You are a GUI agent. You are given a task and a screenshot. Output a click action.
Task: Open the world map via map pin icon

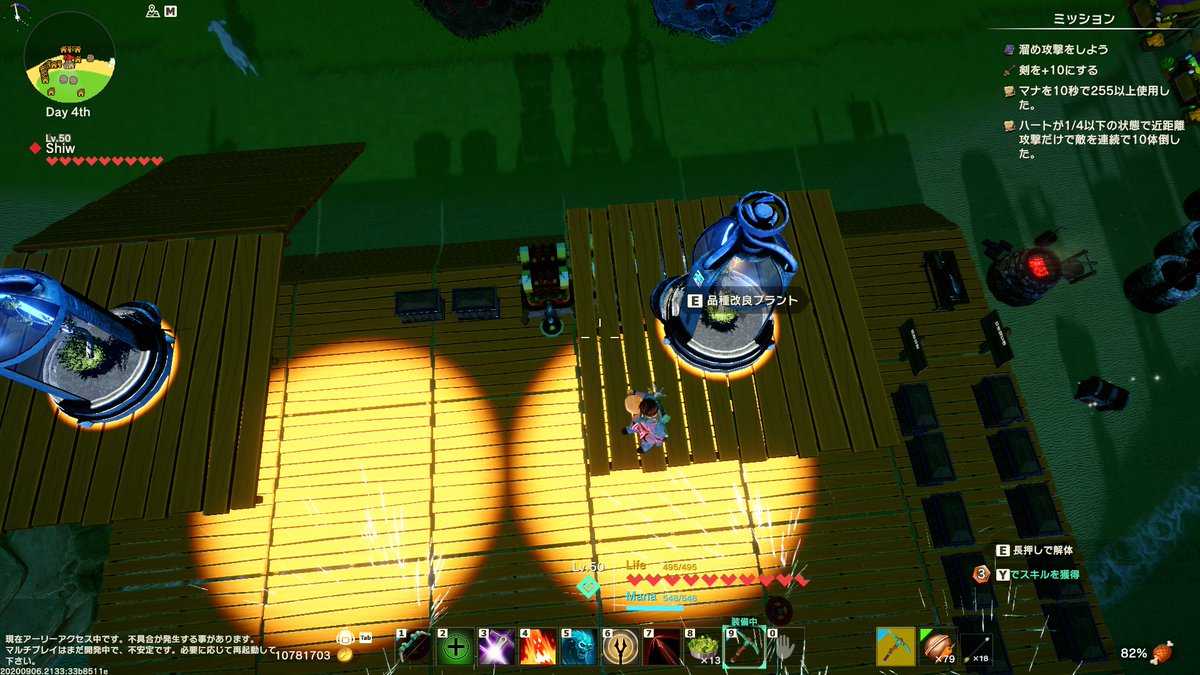tap(153, 11)
